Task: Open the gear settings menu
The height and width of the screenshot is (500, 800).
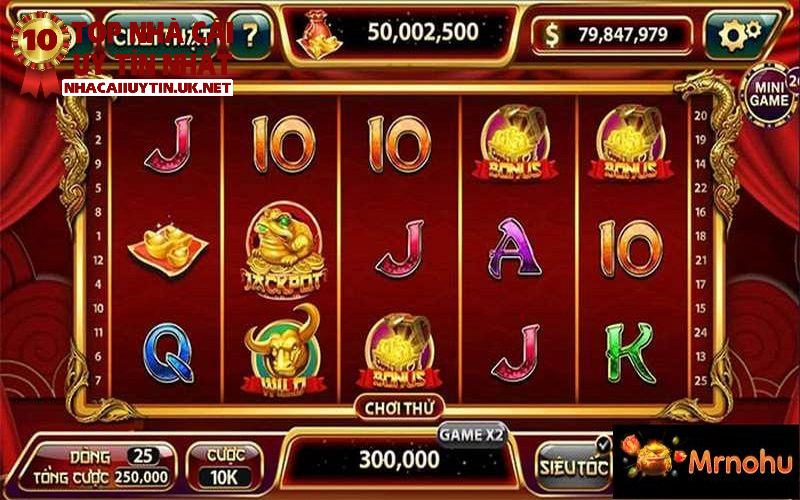Action: pyautogui.click(x=740, y=34)
